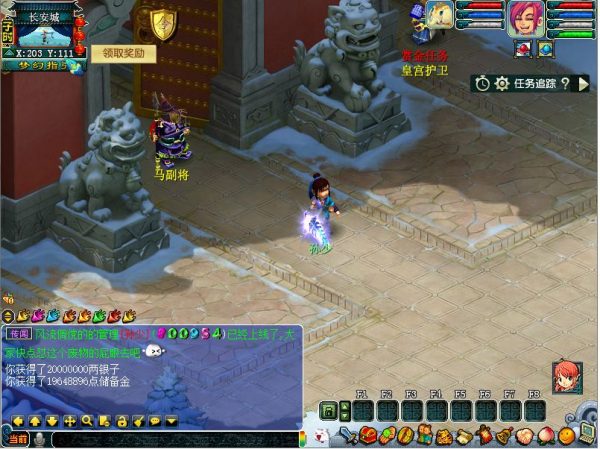Toggle the chat padlock icon
This screenshot has width=600, height=449.
click(x=121, y=421)
